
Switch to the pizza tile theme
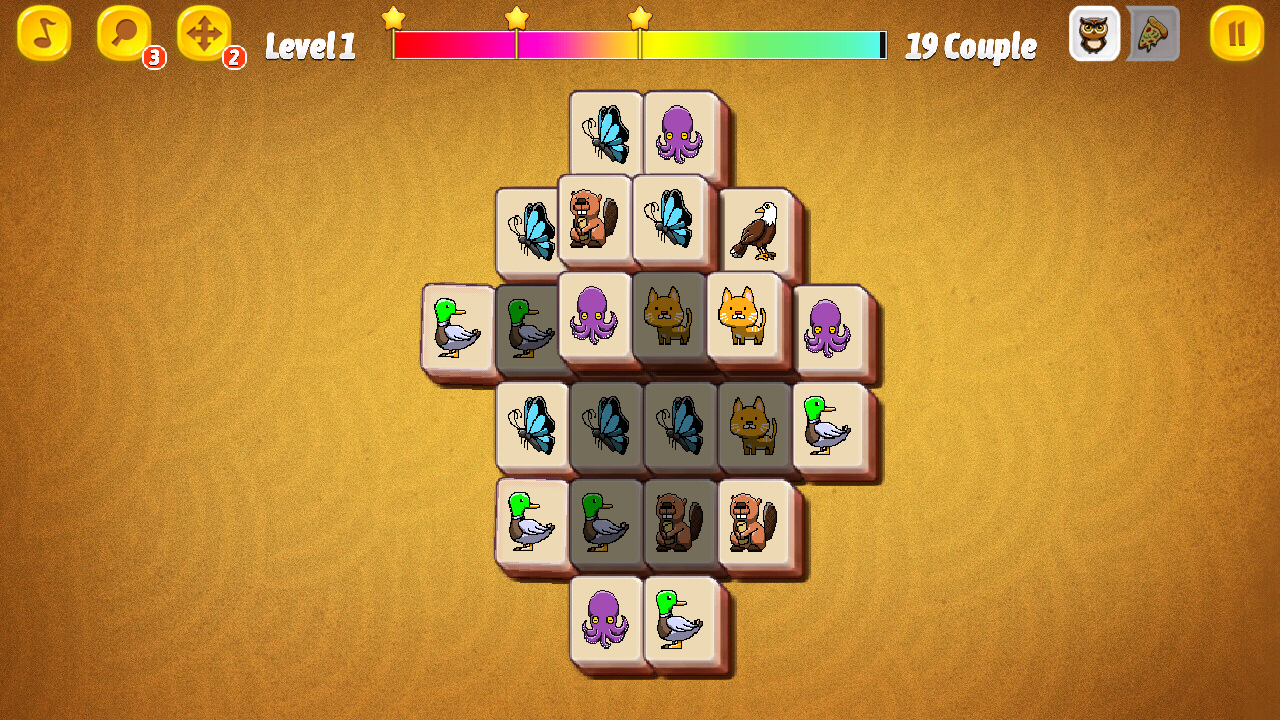pos(1153,34)
